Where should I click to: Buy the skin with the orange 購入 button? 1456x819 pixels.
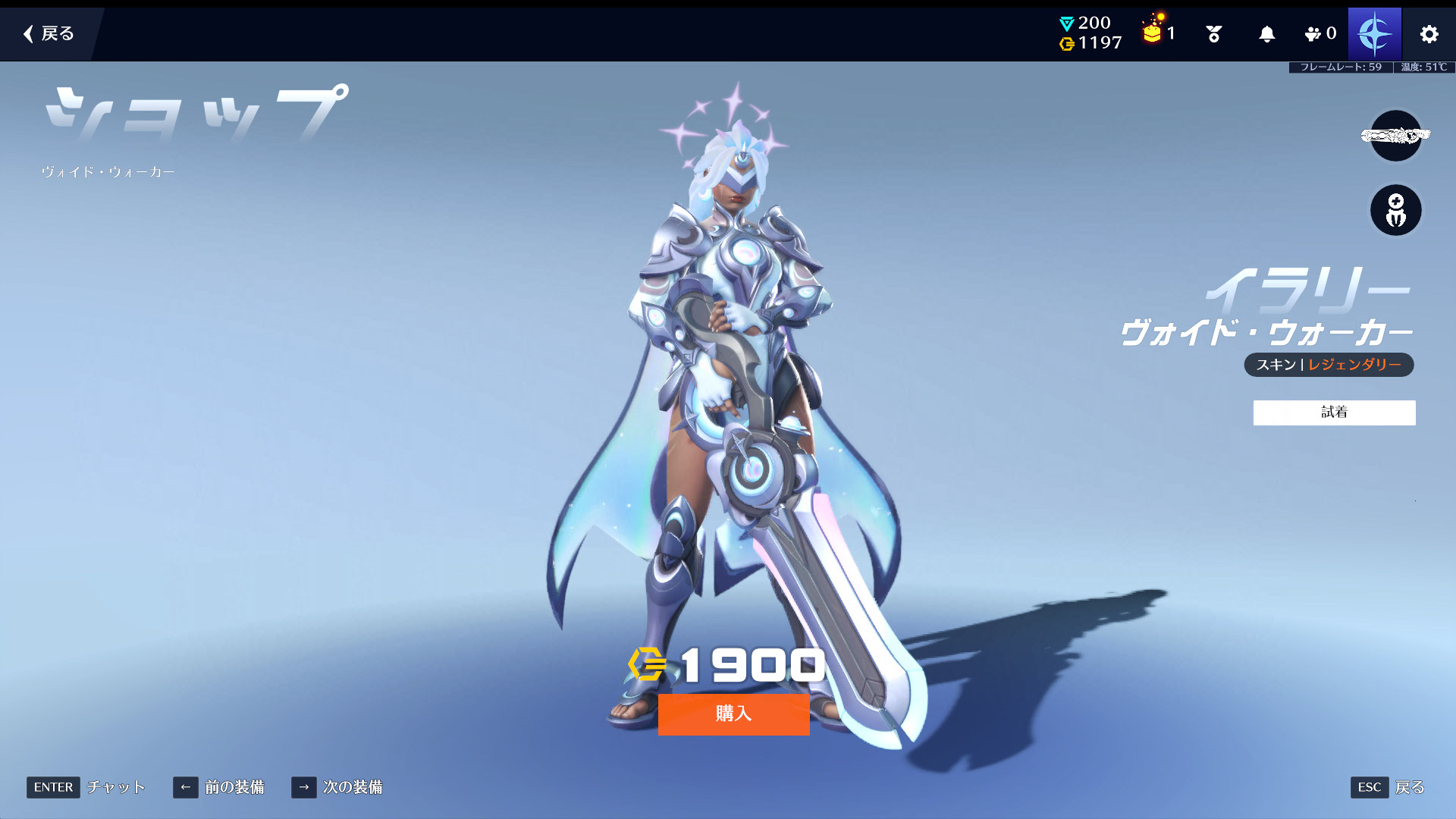(x=733, y=714)
